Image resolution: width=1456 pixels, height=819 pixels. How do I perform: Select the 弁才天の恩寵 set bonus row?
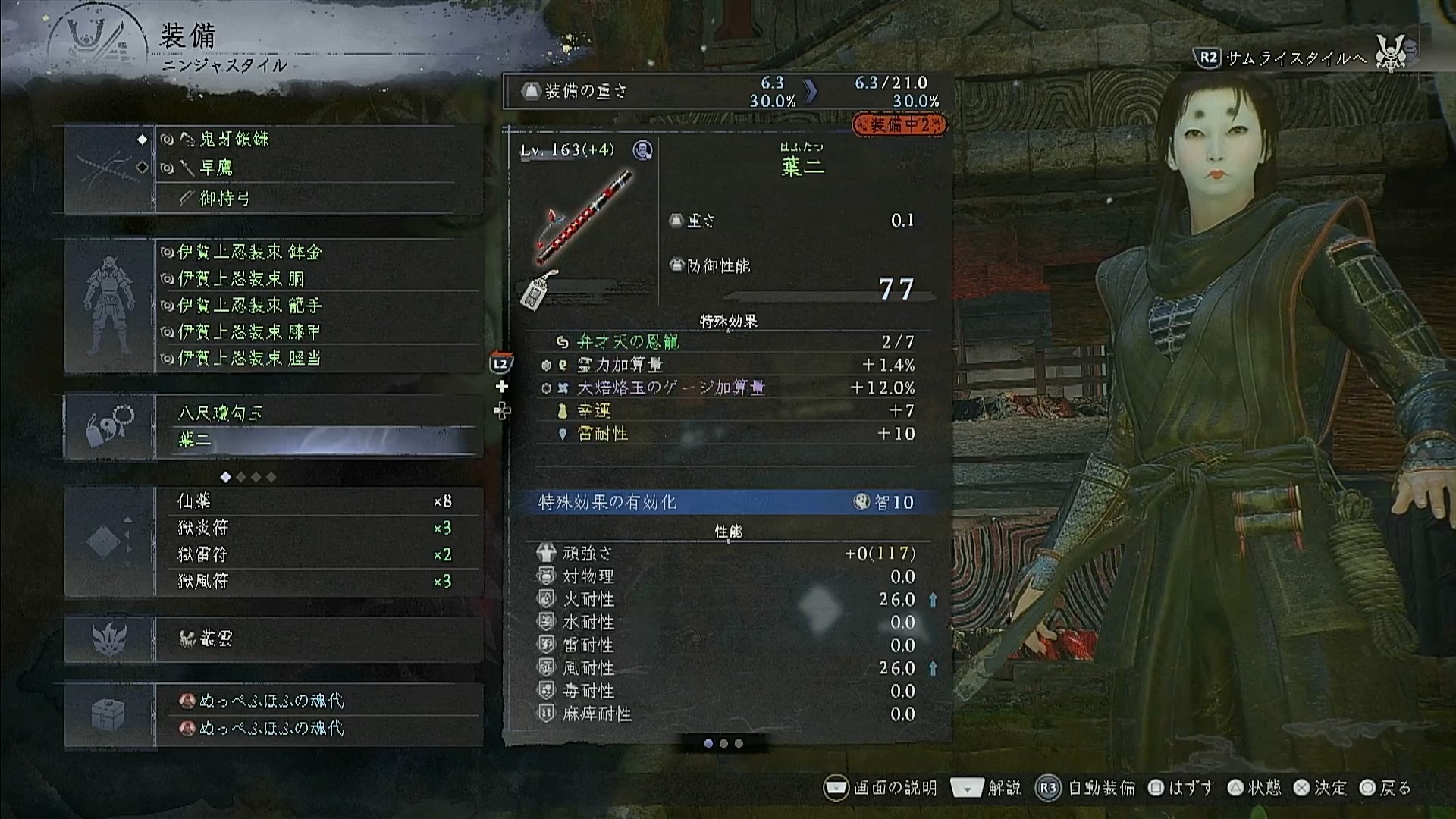[x=726, y=342]
